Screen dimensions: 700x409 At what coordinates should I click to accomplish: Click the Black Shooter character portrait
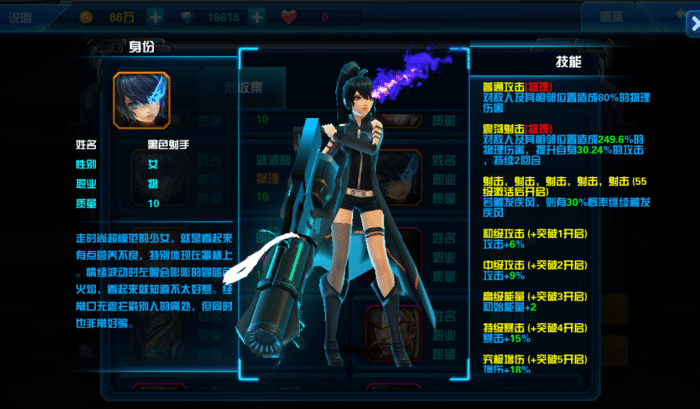pos(142,100)
